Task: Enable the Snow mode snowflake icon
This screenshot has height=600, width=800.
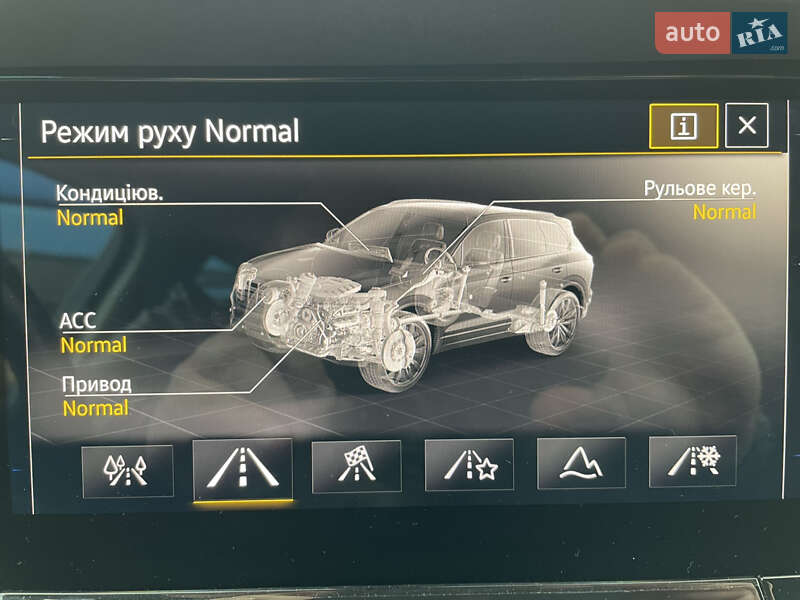Action: click(x=692, y=461)
